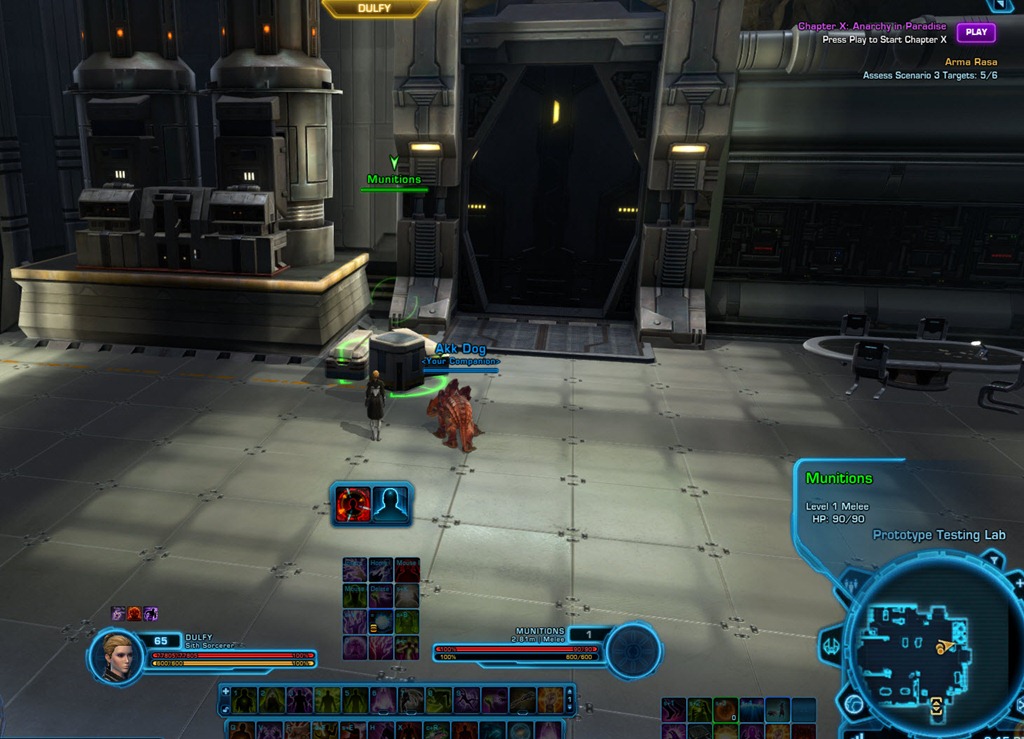Click the DULFY banner at the top
The image size is (1024, 739).
point(375,8)
